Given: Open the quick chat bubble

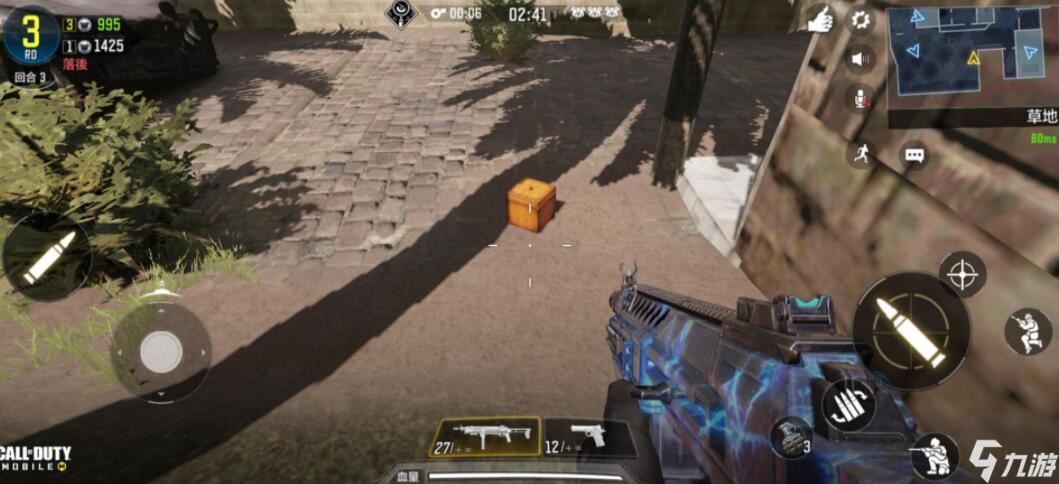Looking at the screenshot, I should click(914, 155).
